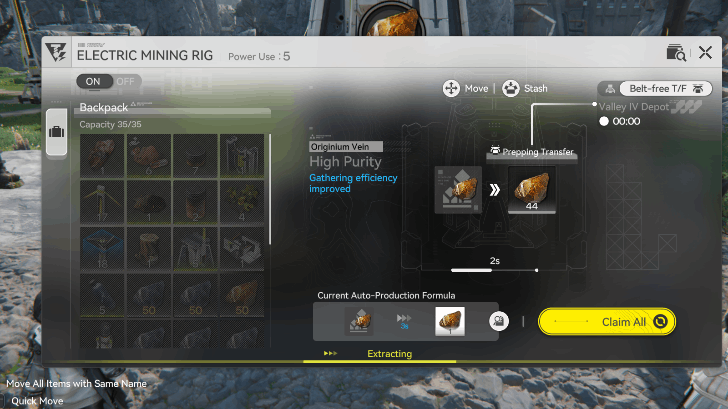Click the formula product ore thumbnail

point(450,321)
